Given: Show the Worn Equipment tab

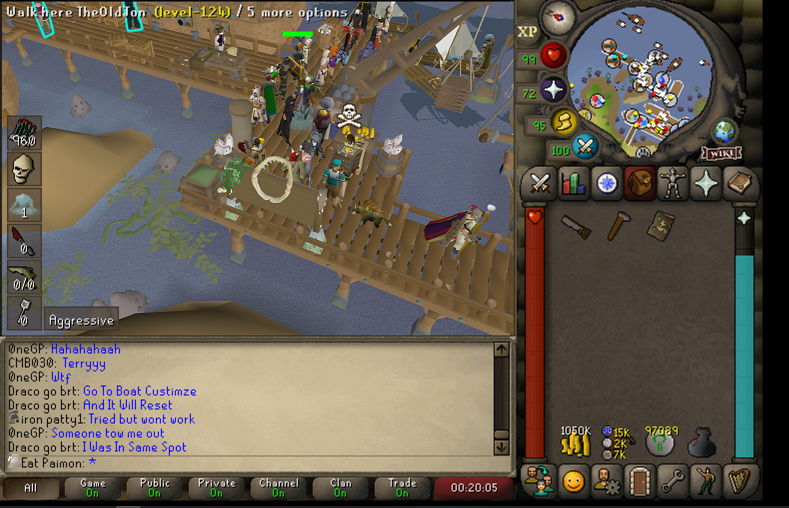Looking at the screenshot, I should coord(673,184).
